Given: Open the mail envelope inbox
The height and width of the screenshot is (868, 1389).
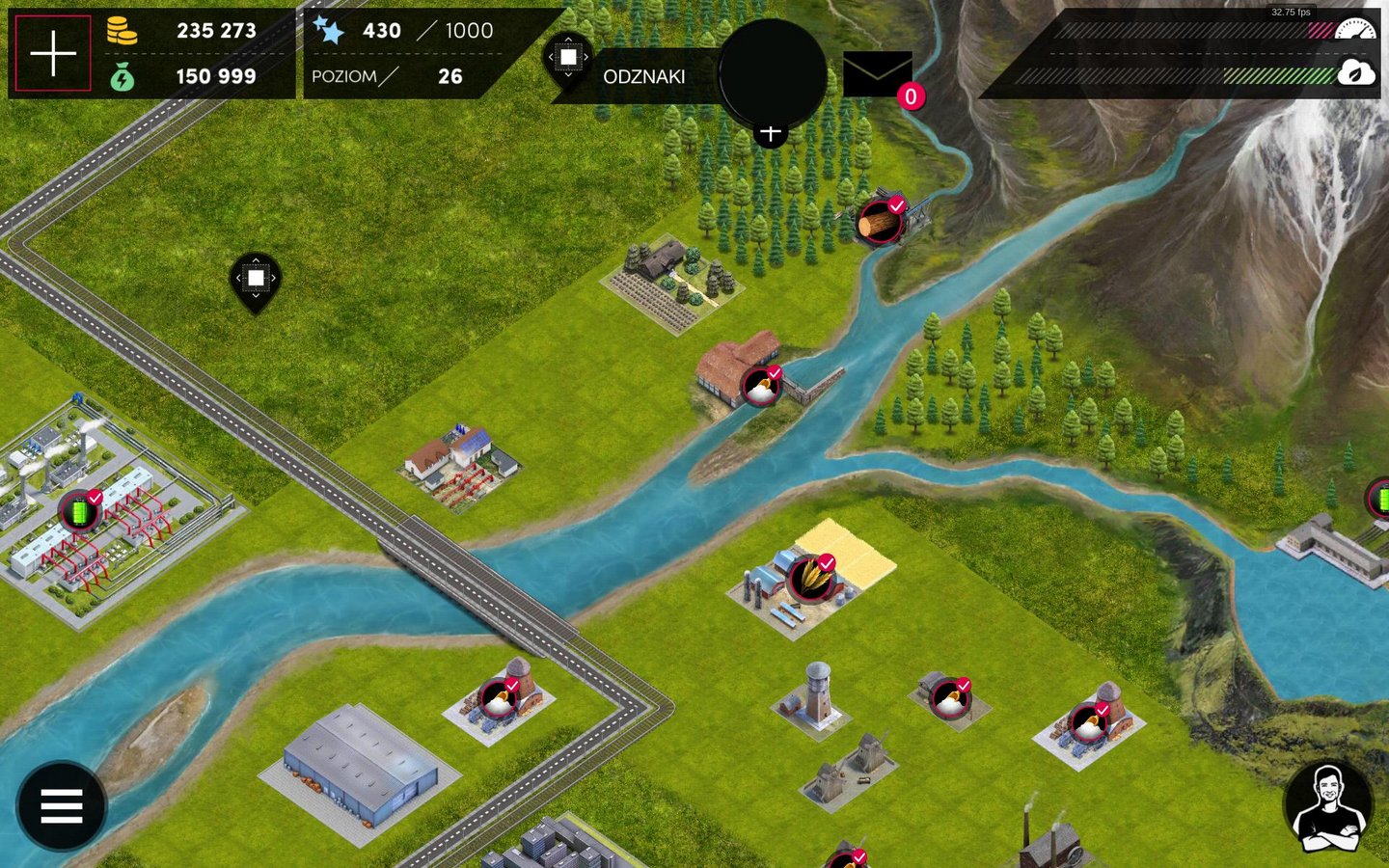Looking at the screenshot, I should pos(877,74).
